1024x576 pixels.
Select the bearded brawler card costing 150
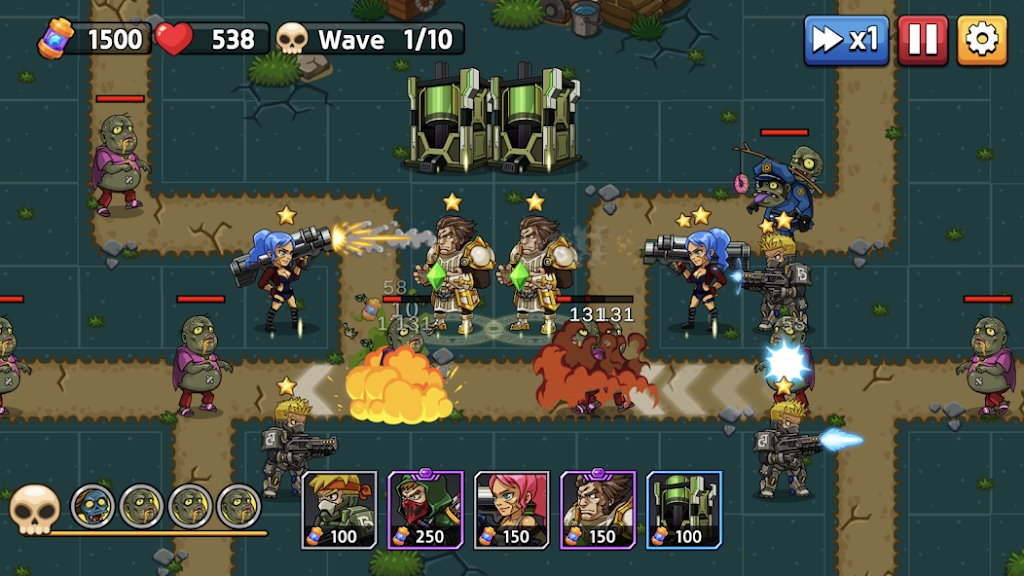click(598, 510)
